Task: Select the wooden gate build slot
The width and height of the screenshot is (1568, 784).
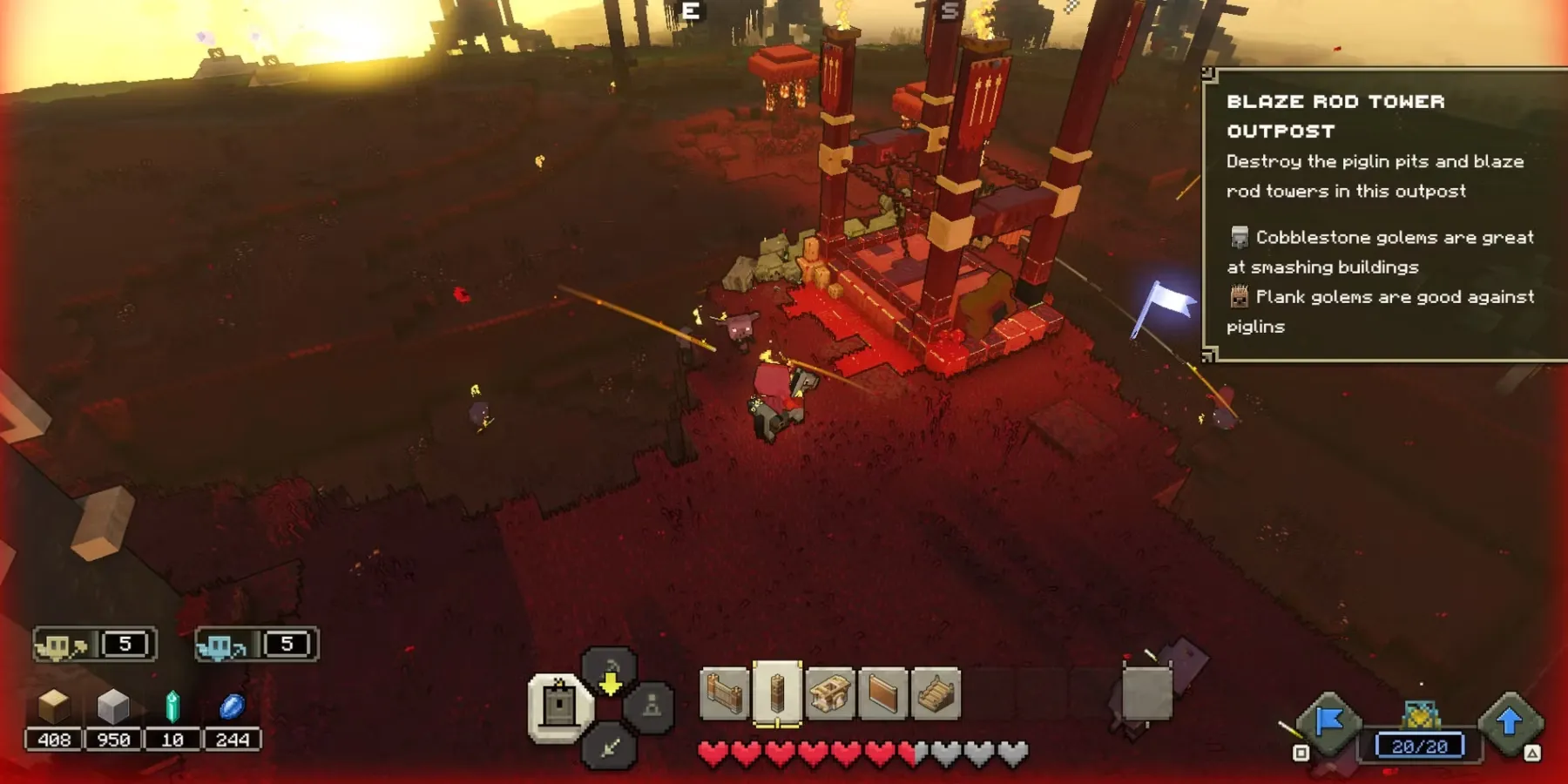Action: click(x=725, y=694)
